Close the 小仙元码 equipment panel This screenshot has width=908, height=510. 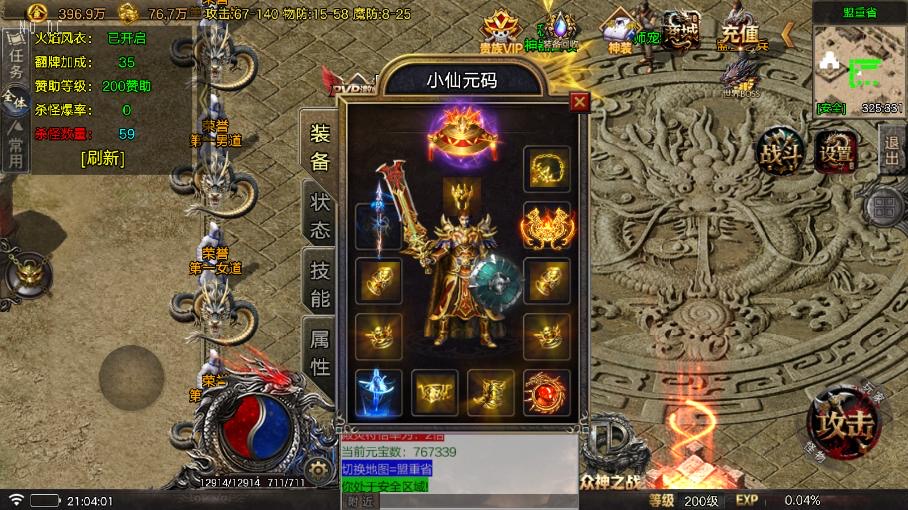tap(579, 102)
